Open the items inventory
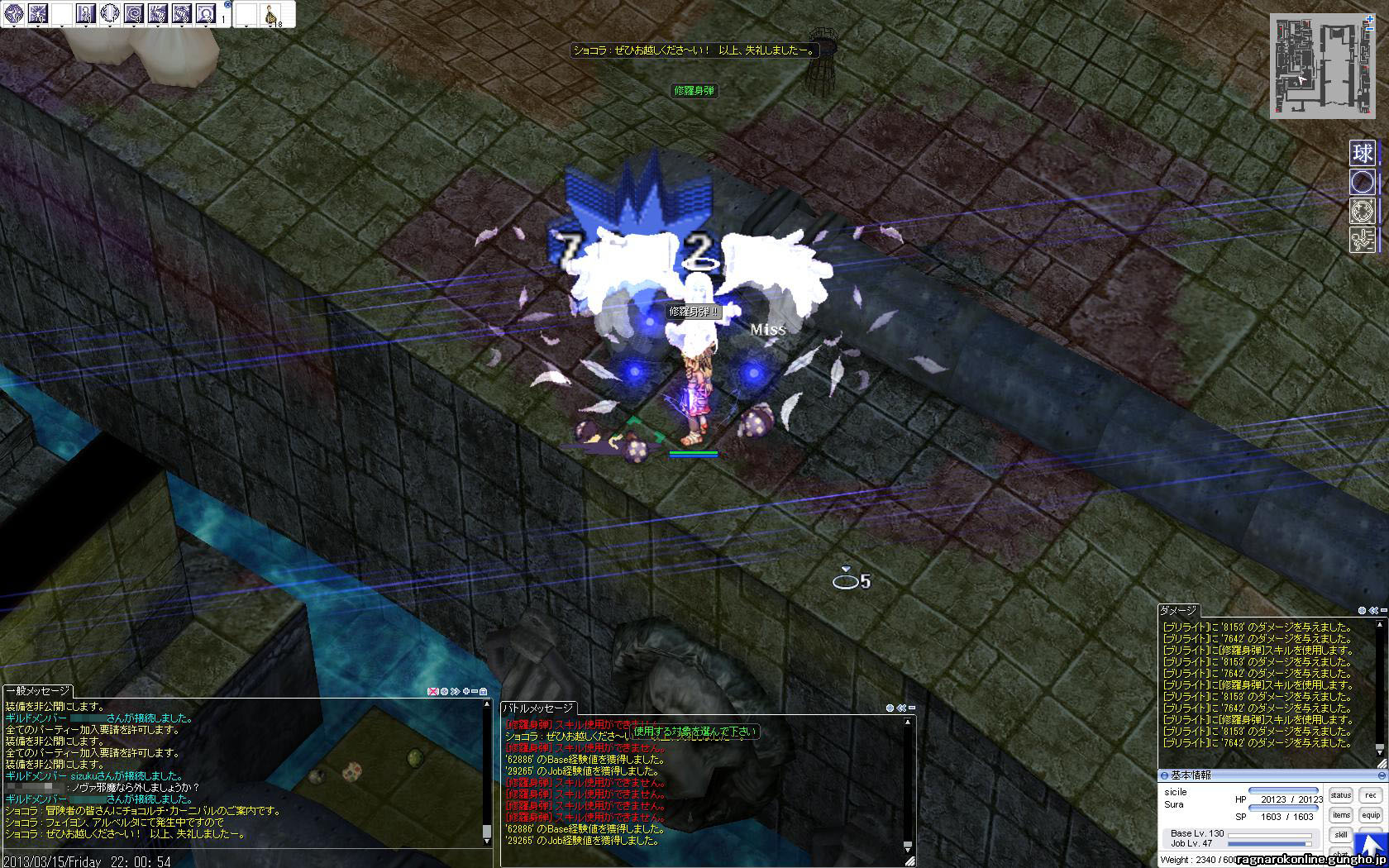 pyautogui.click(x=1340, y=815)
